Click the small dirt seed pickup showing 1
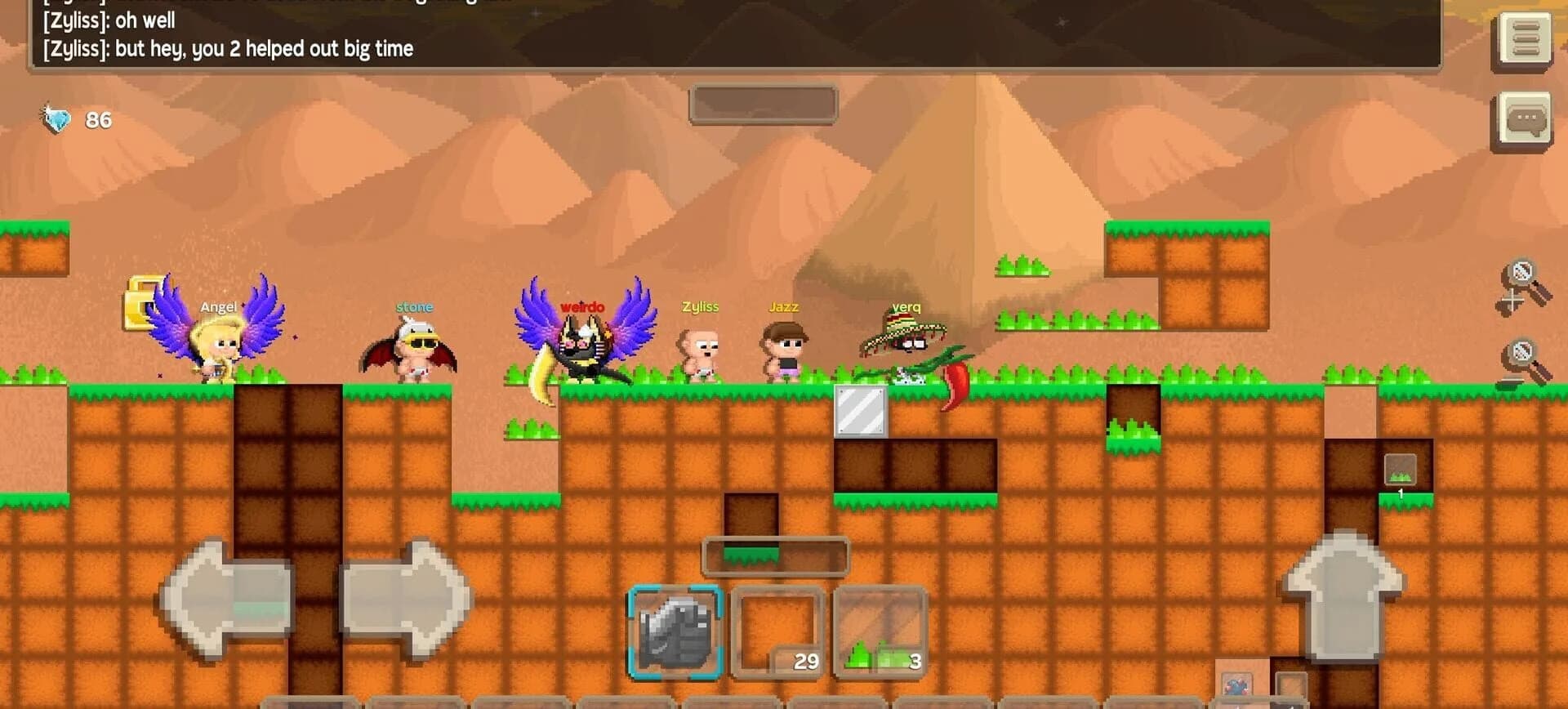This screenshot has height=709, width=1568. pos(1400,470)
